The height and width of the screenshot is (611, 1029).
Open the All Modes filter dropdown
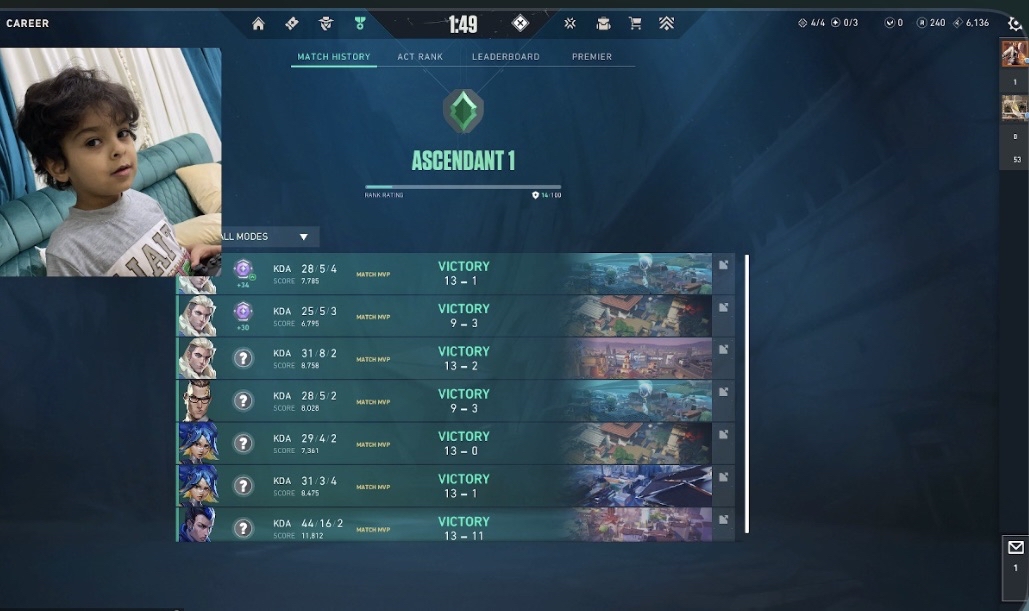[266, 237]
